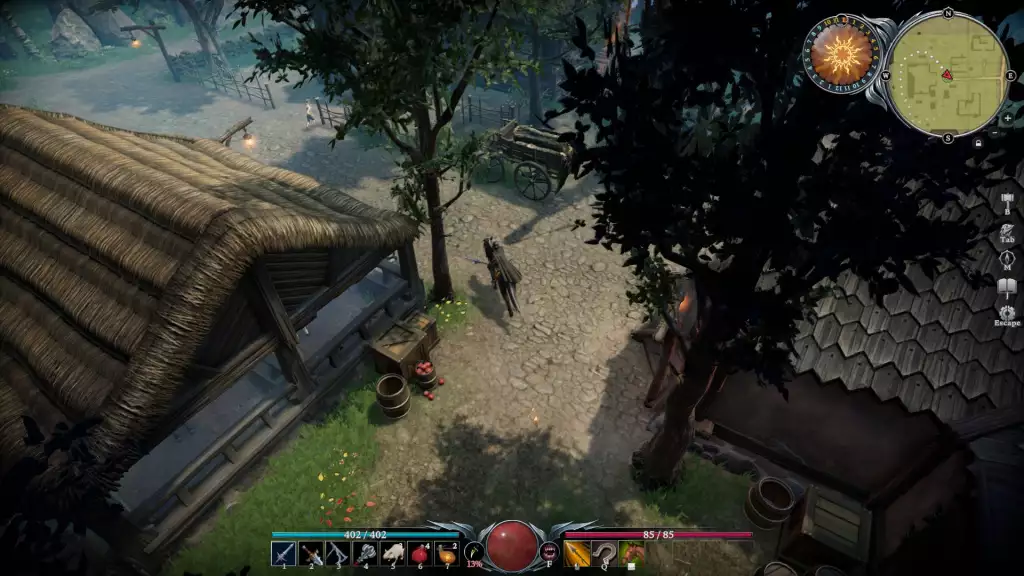1024x576 pixels.
Task: Open the character inventory helmet icon
Action: (1007, 229)
